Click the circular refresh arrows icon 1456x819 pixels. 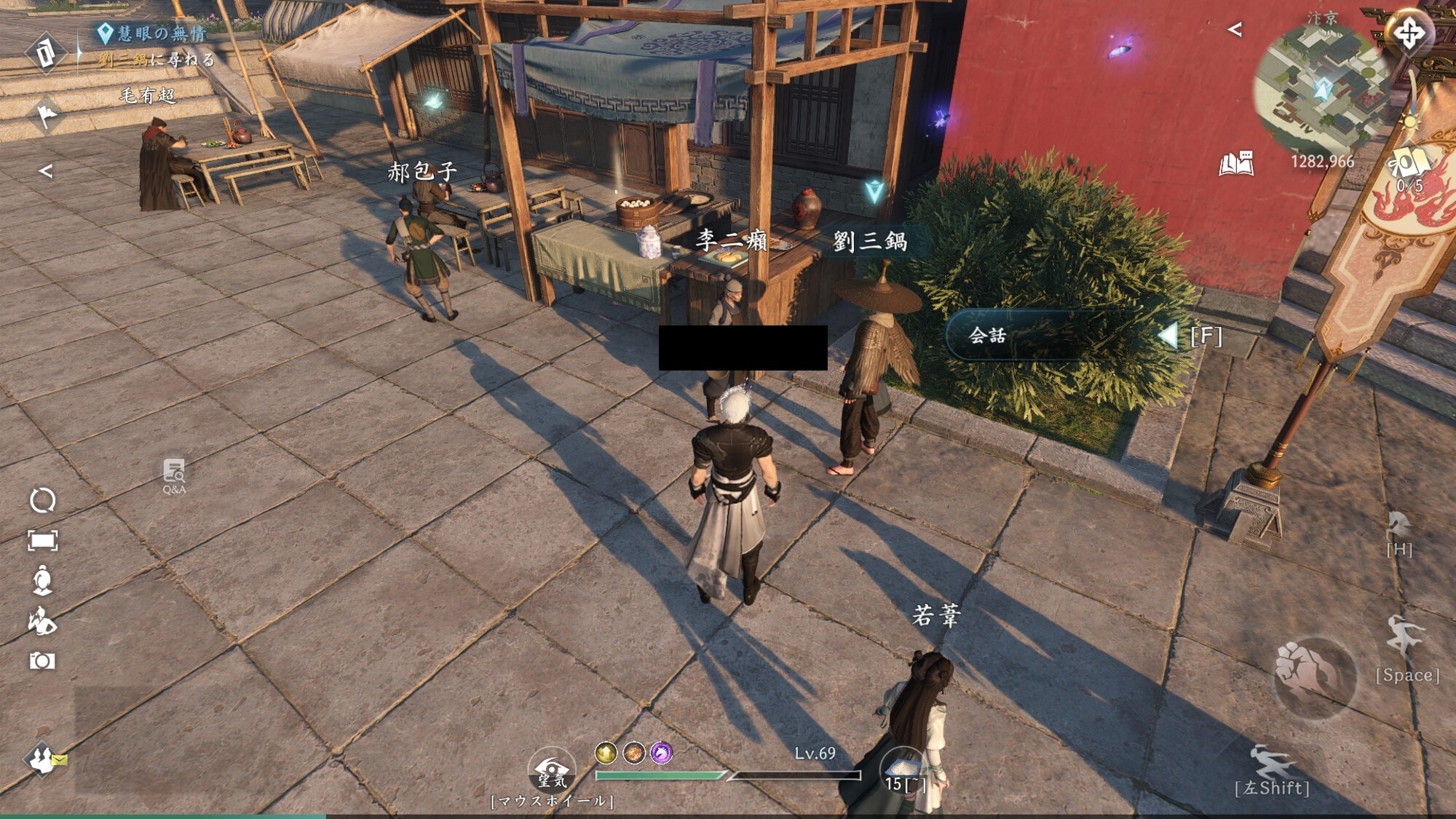pyautogui.click(x=42, y=501)
